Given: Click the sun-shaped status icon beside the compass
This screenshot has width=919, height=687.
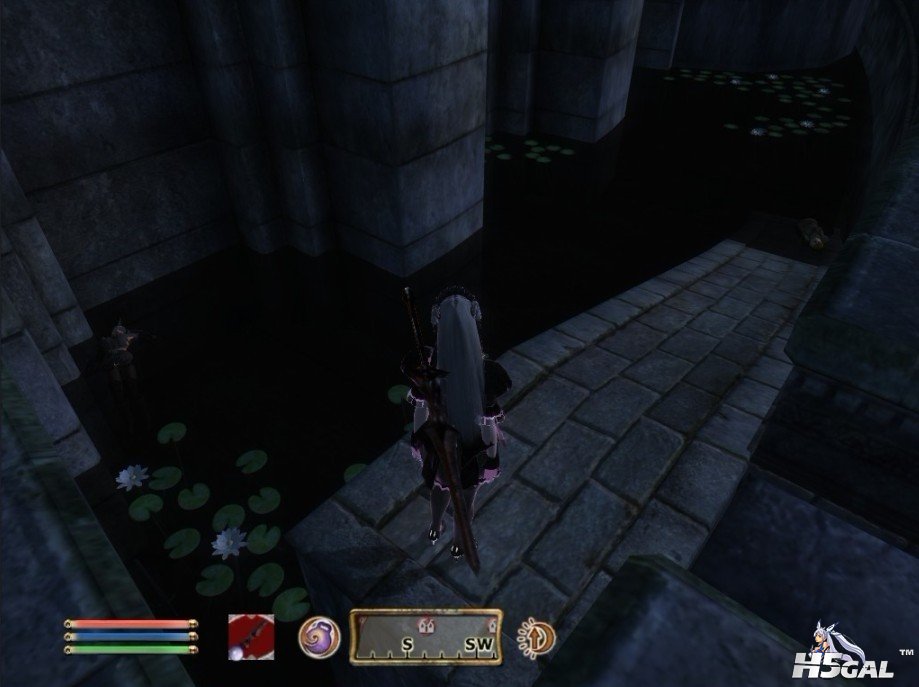Looking at the screenshot, I should point(536,636).
